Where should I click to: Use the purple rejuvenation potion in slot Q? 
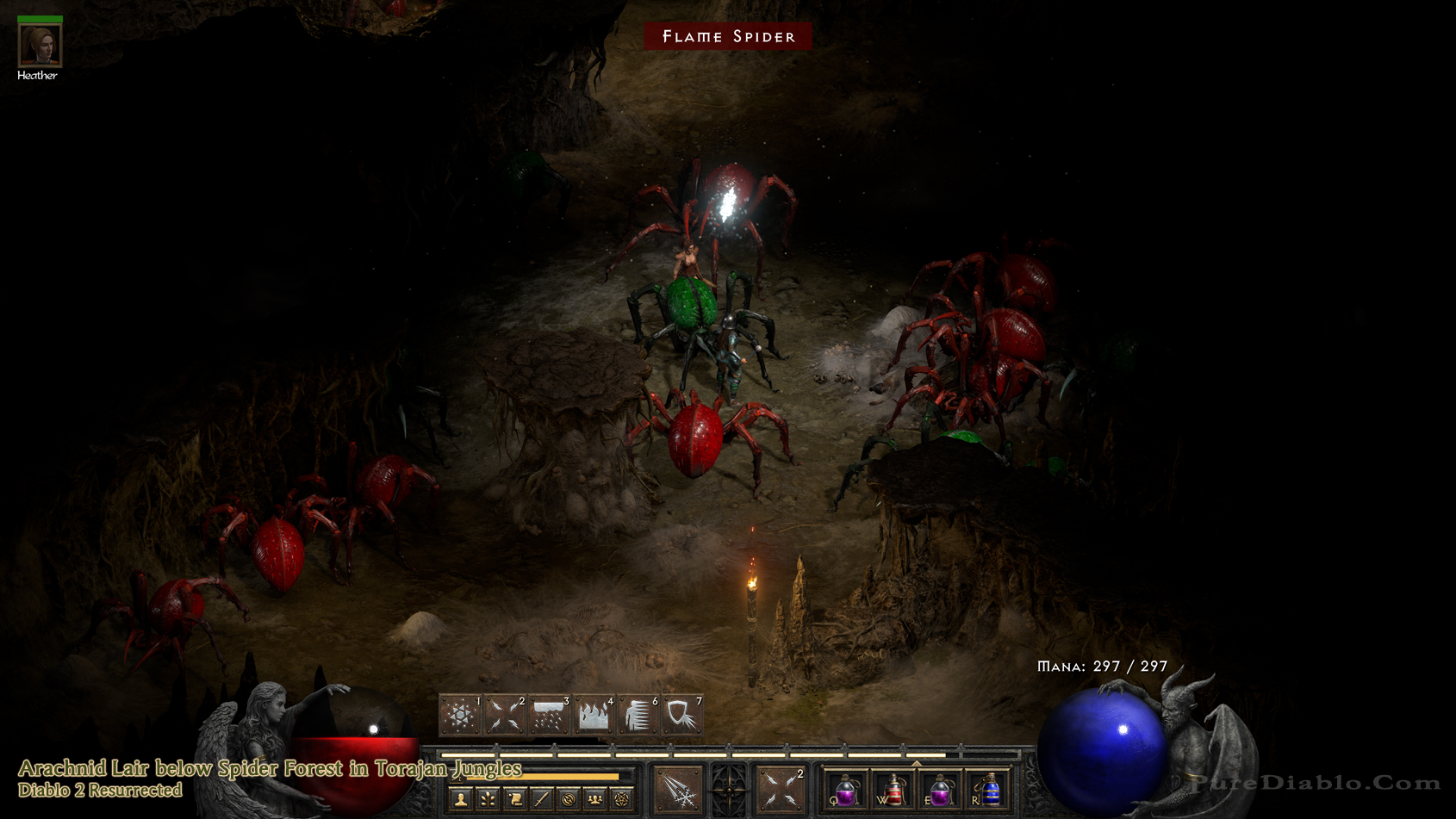(846, 790)
